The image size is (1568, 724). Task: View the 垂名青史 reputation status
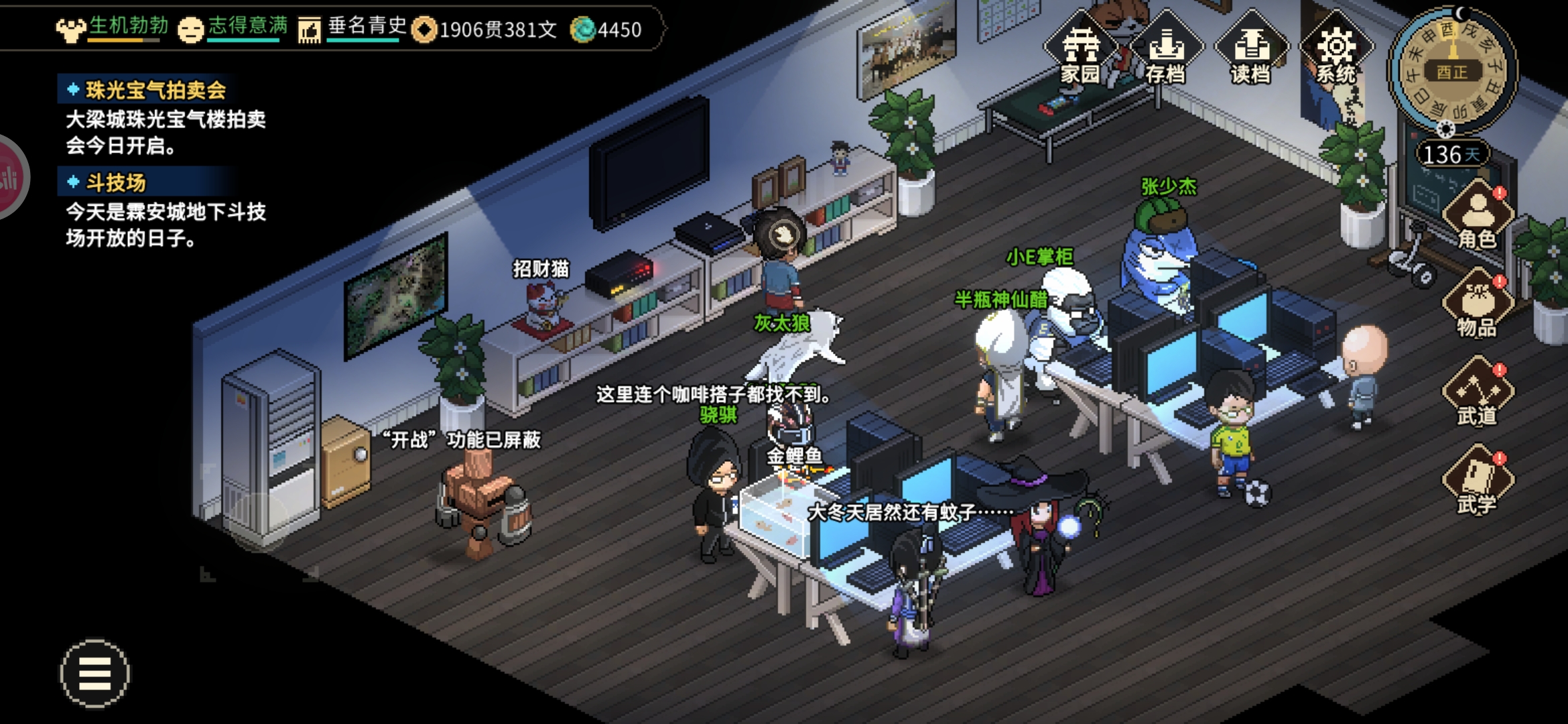353,28
